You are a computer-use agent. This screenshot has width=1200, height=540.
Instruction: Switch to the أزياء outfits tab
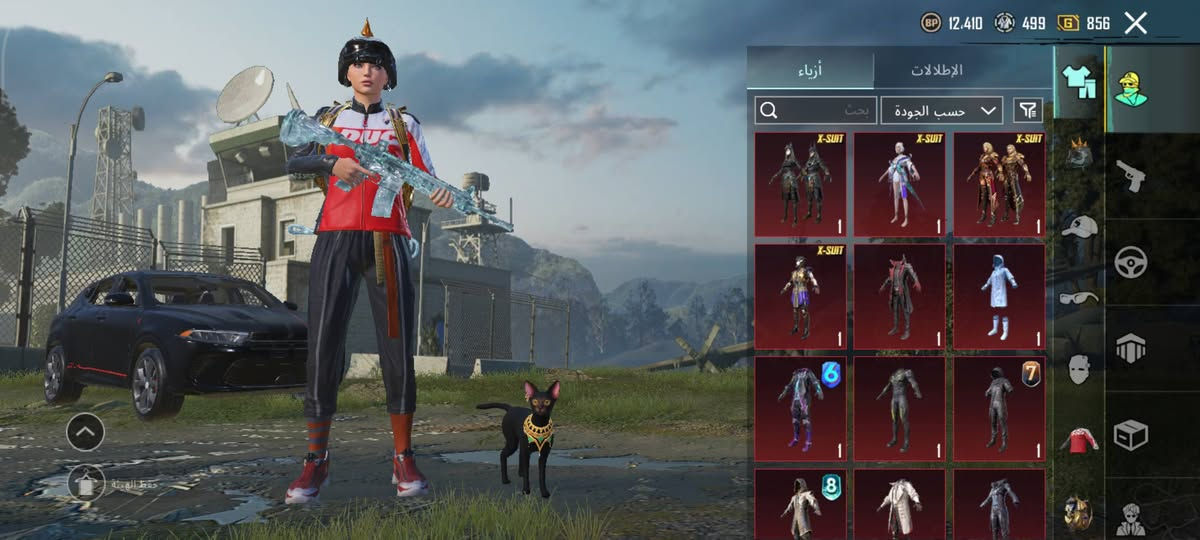click(x=810, y=70)
